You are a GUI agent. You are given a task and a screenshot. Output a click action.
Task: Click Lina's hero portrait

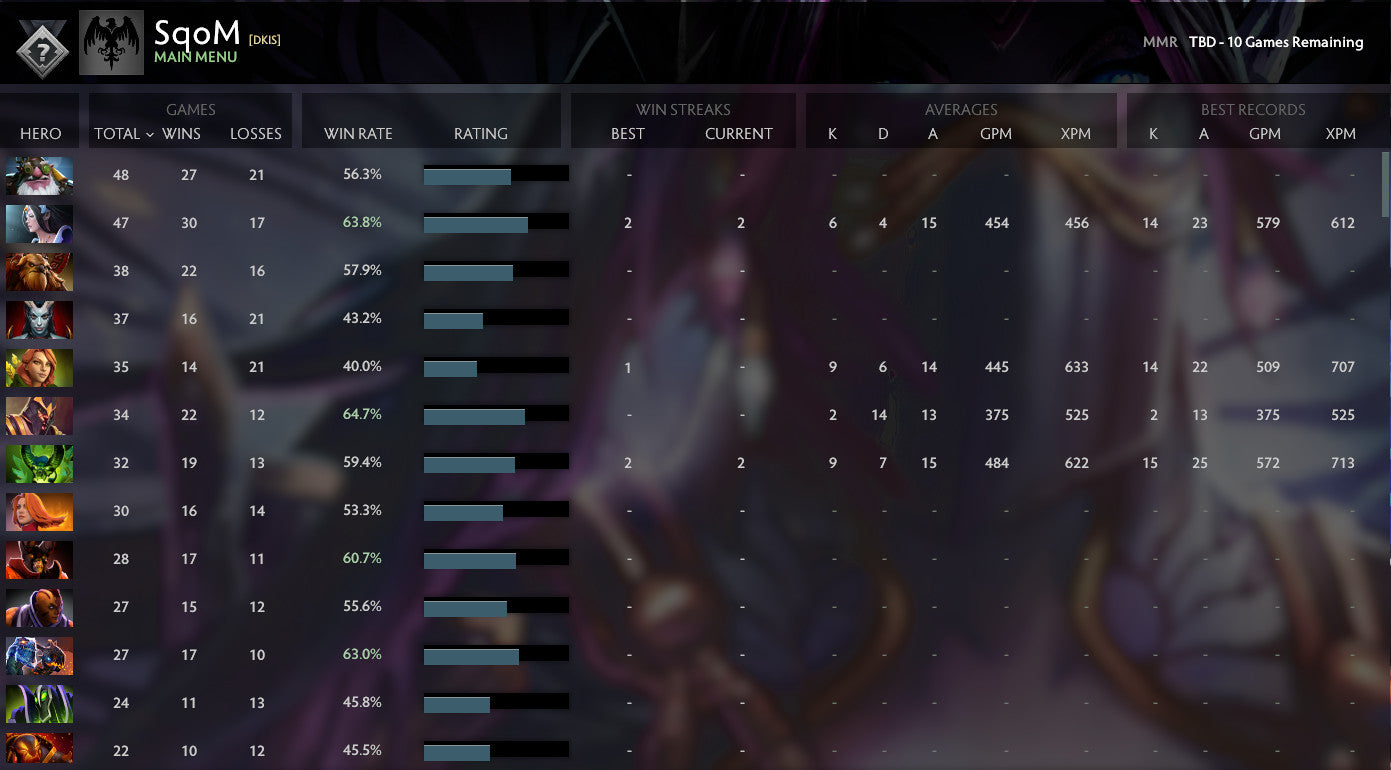pos(39,511)
